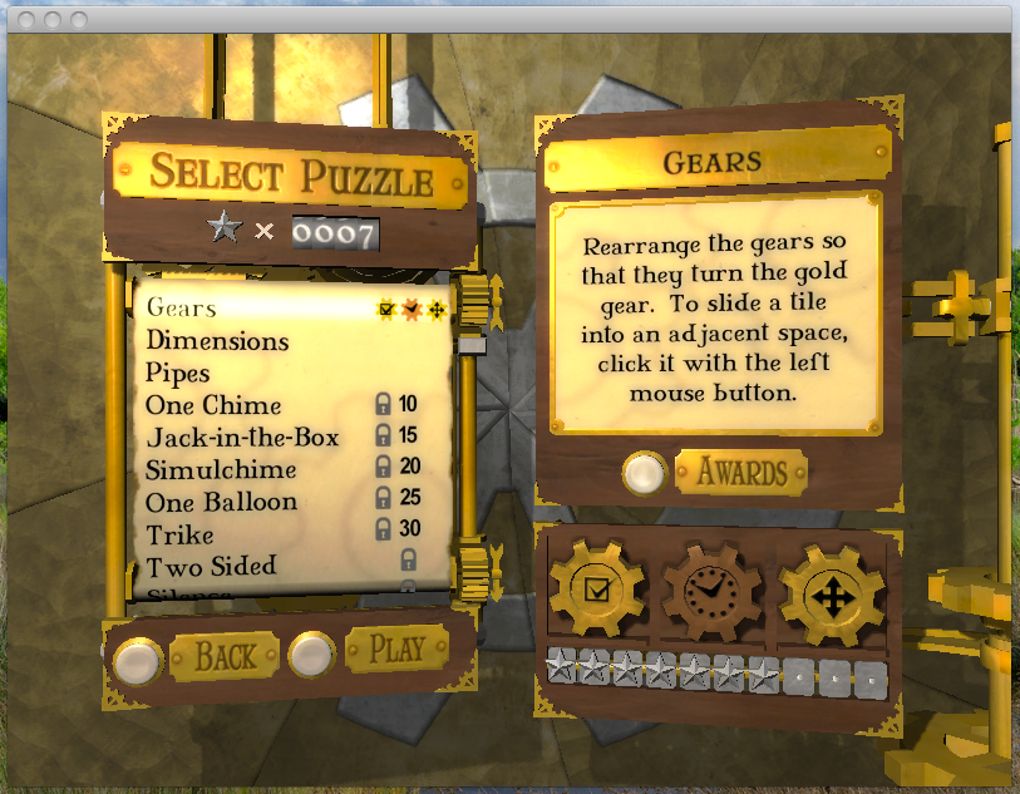Open the Awards panel
This screenshot has height=794, width=1020.
tap(741, 473)
